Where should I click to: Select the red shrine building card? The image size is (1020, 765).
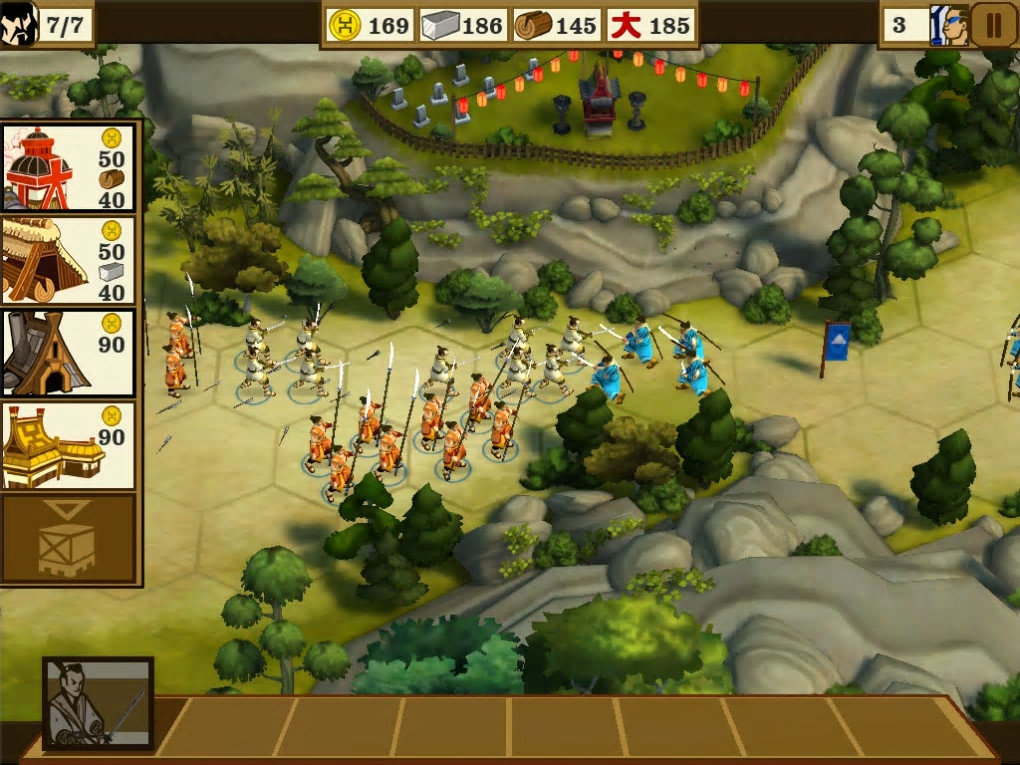point(68,167)
